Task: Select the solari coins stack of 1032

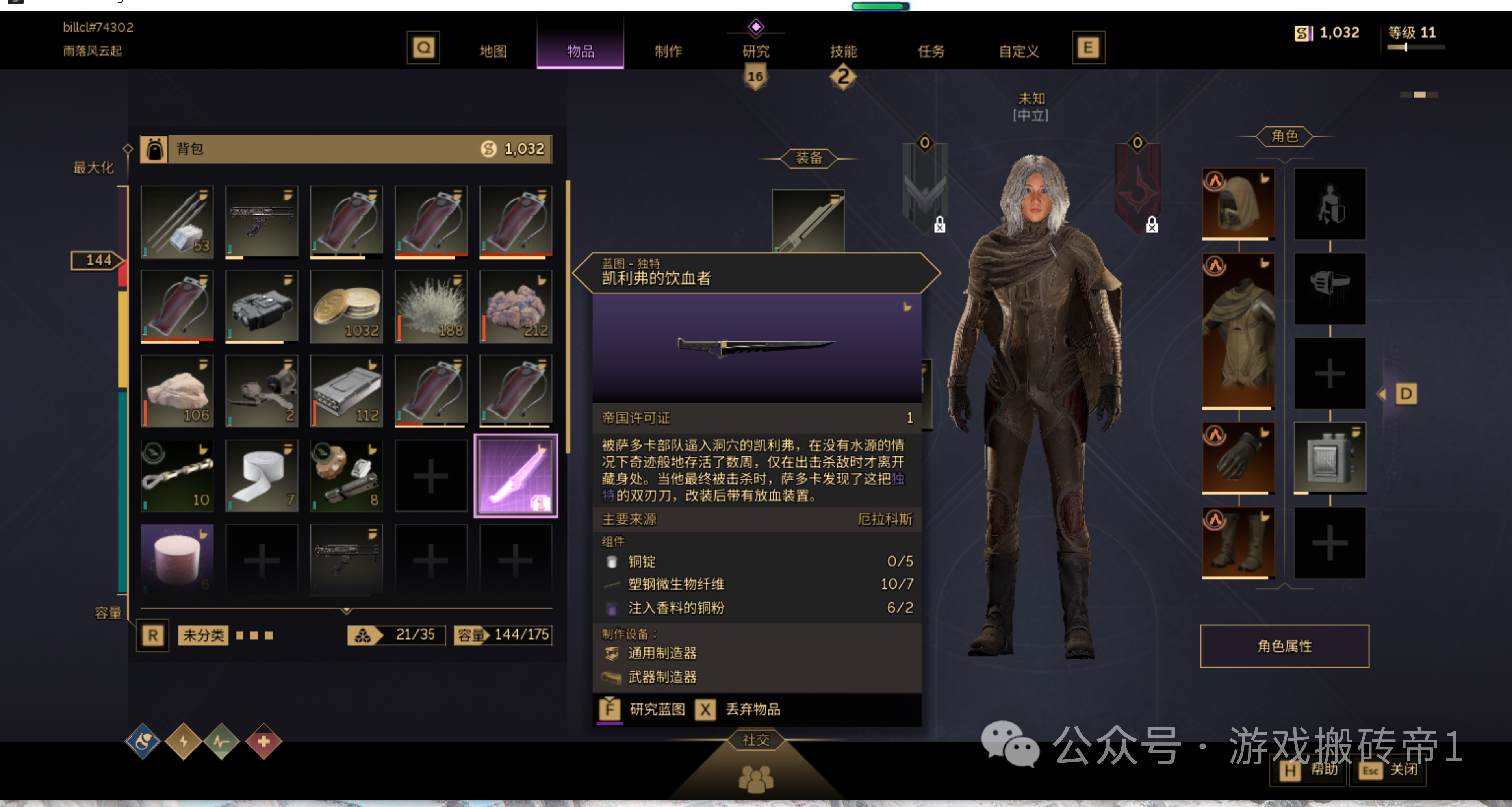Action: pos(346,307)
